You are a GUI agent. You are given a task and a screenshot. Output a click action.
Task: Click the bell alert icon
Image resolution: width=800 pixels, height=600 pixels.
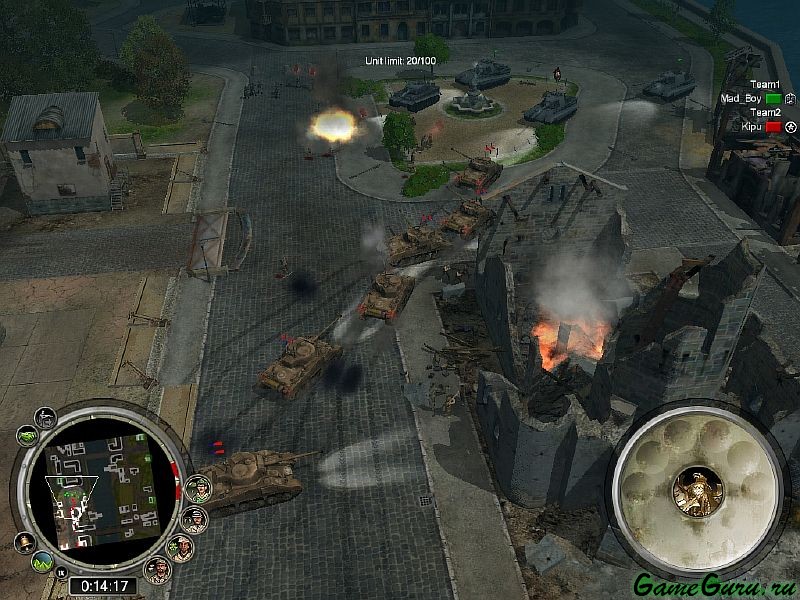[x=24, y=543]
